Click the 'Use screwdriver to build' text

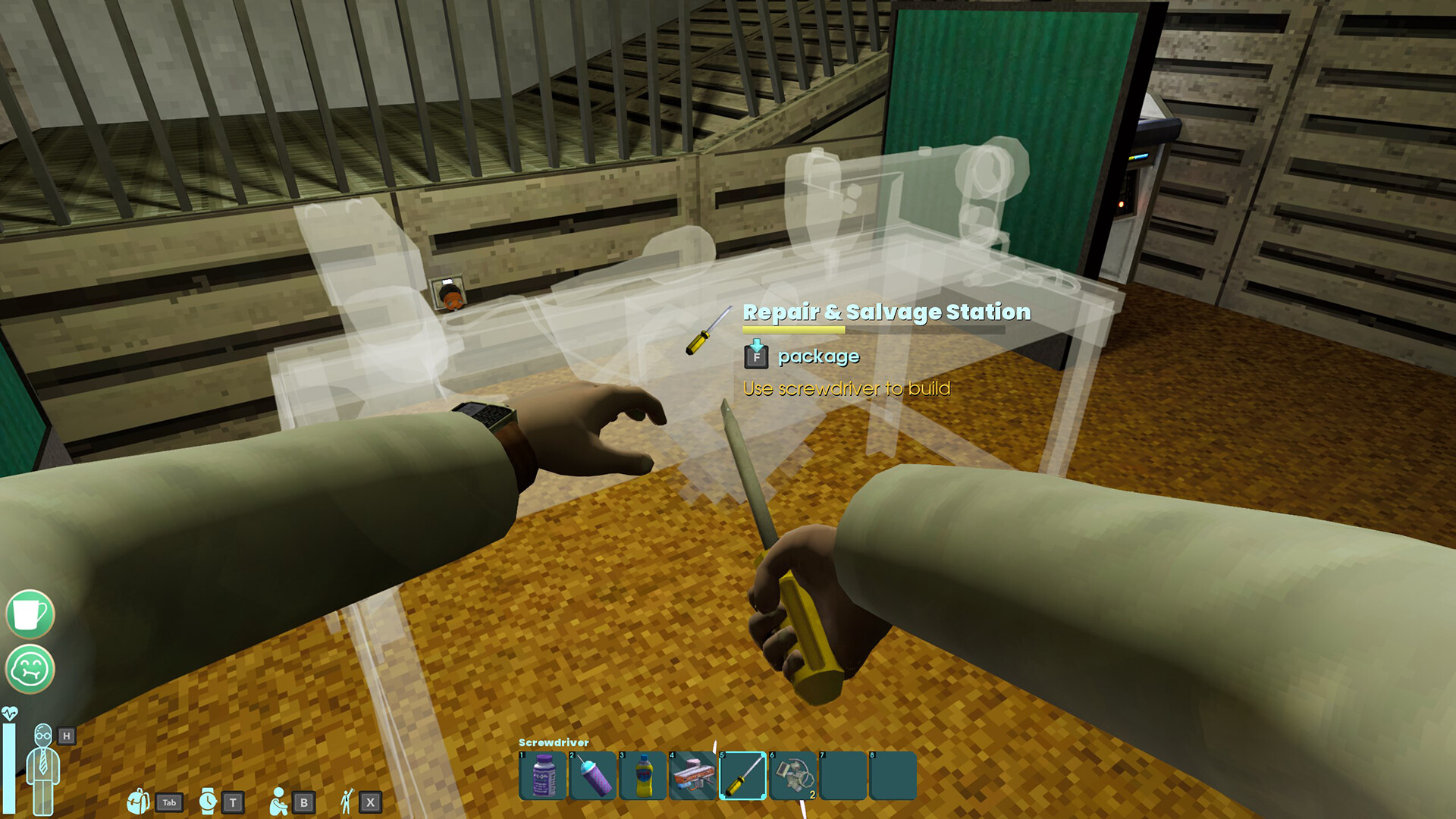[x=847, y=388]
